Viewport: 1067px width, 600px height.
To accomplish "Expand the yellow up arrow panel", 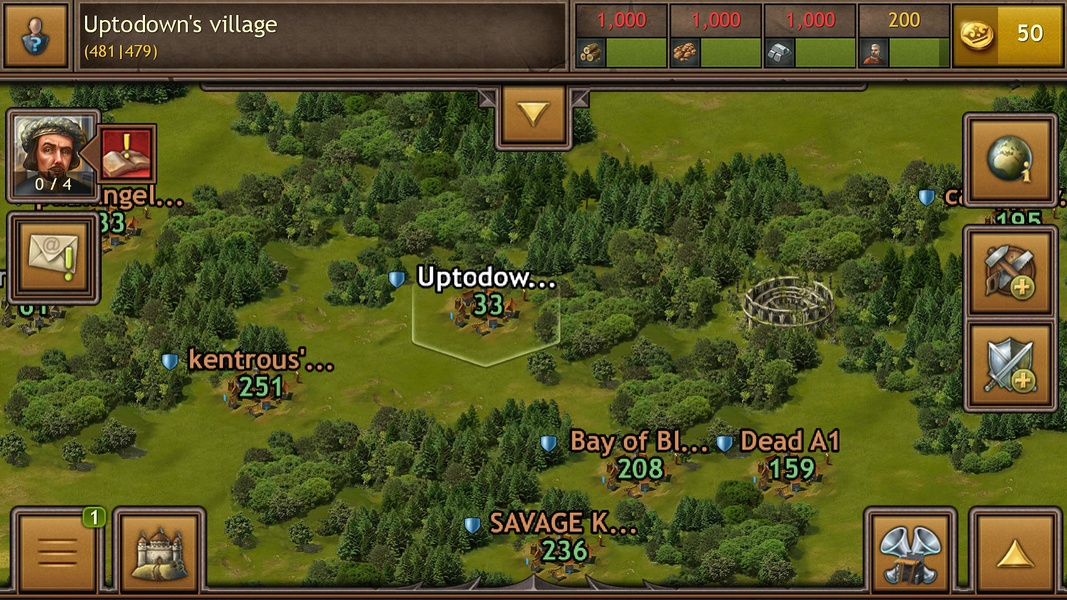I will pyautogui.click(x=1015, y=553).
